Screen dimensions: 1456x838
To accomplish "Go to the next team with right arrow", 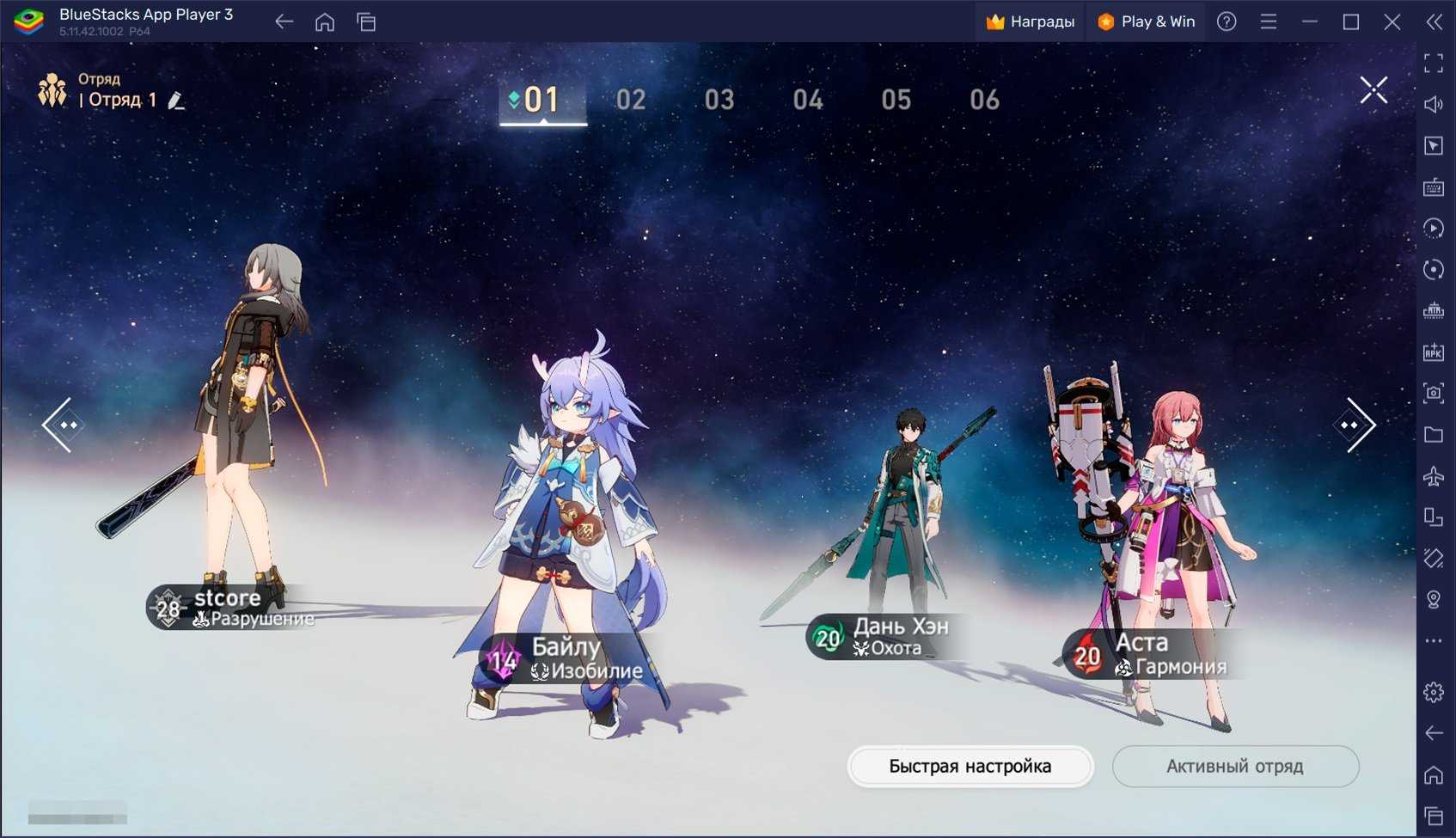I will pos(1355,425).
